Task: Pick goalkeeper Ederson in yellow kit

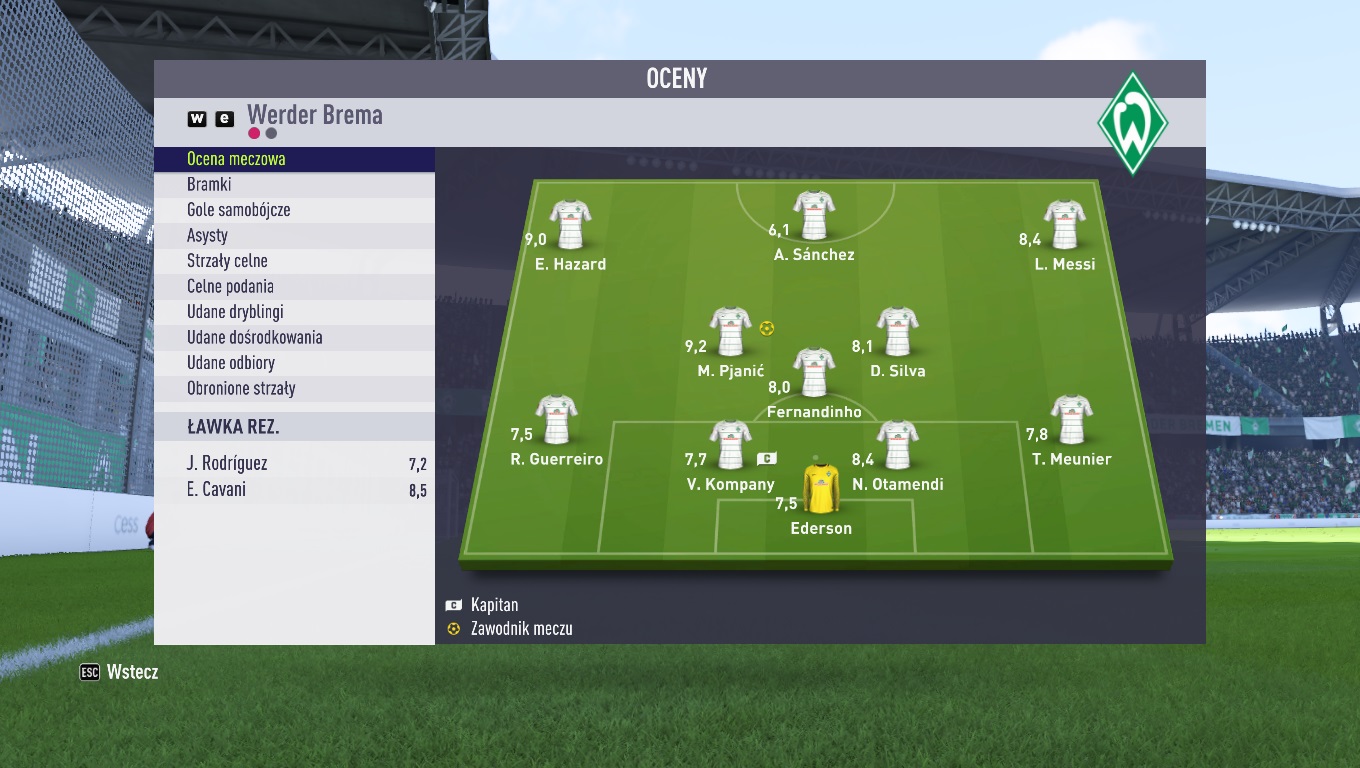Action: (821, 490)
